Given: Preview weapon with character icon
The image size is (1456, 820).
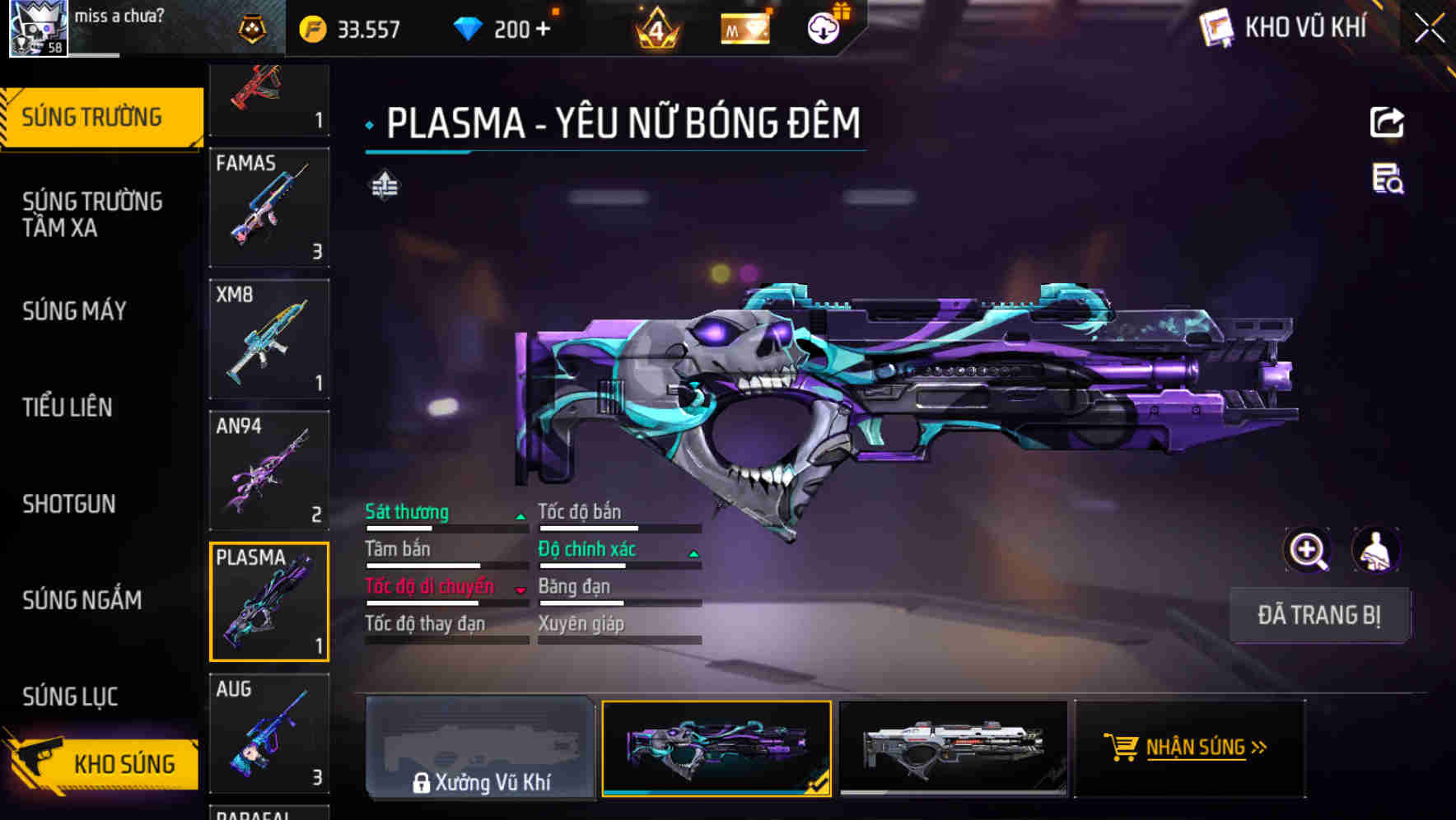Looking at the screenshot, I should pyautogui.click(x=1376, y=550).
